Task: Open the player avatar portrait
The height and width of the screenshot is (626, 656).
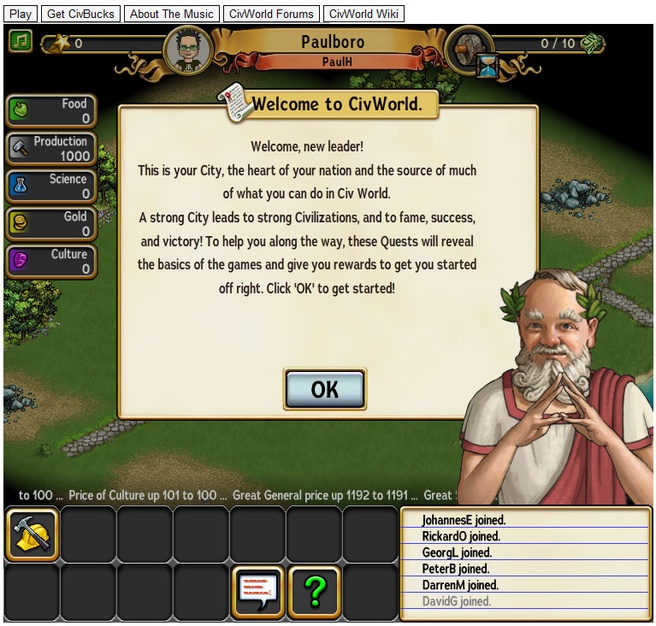Action: pos(188,50)
